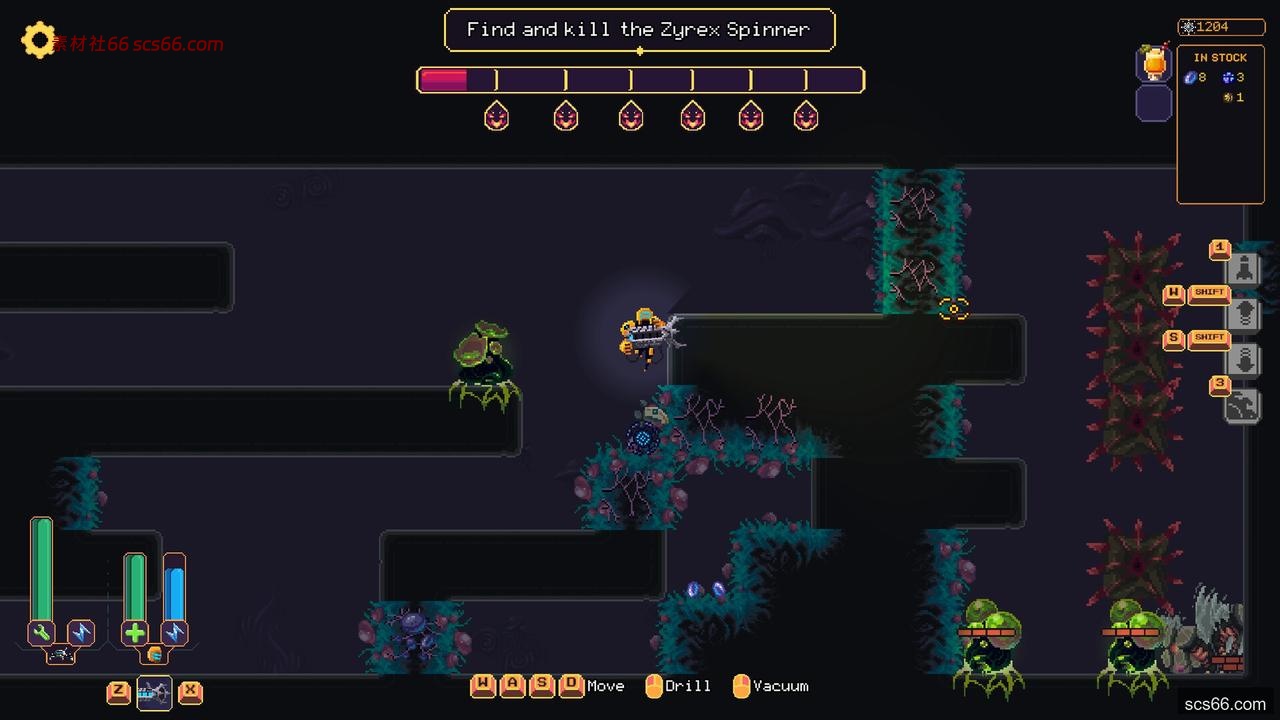Open the In Stock resource panel
Image resolution: width=1280 pixels, height=720 pixels.
pyautogui.click(x=1219, y=125)
